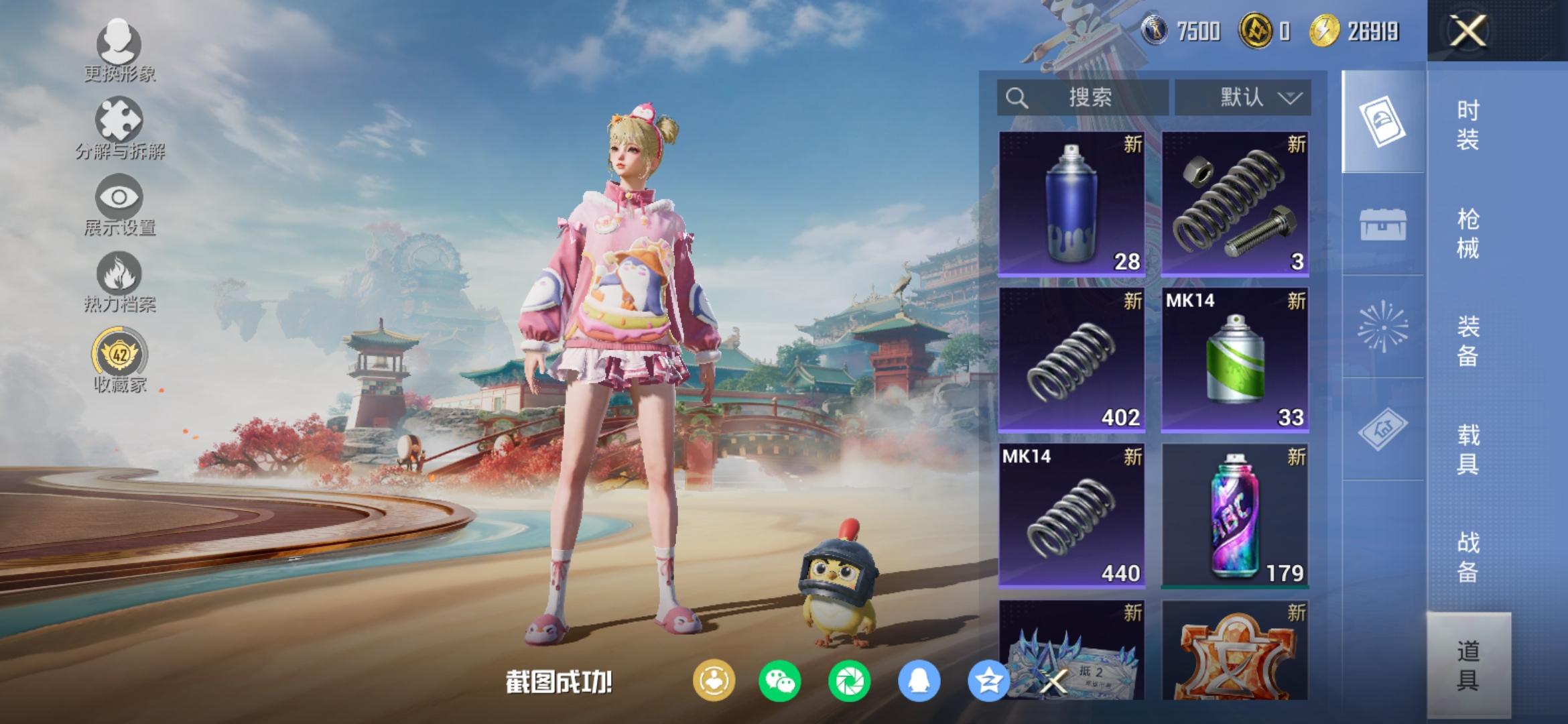Switch to the 载具 tab
1568x724 pixels.
pos(1467,449)
